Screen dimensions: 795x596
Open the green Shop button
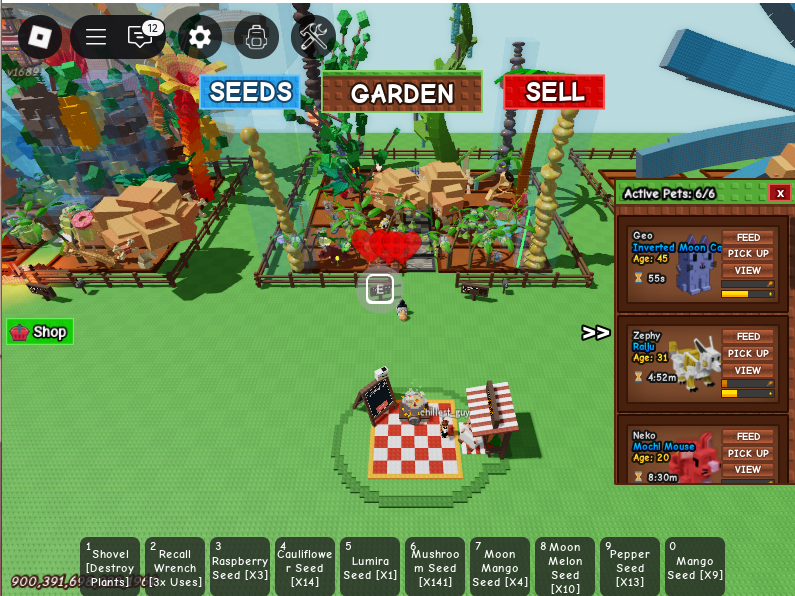coord(40,332)
